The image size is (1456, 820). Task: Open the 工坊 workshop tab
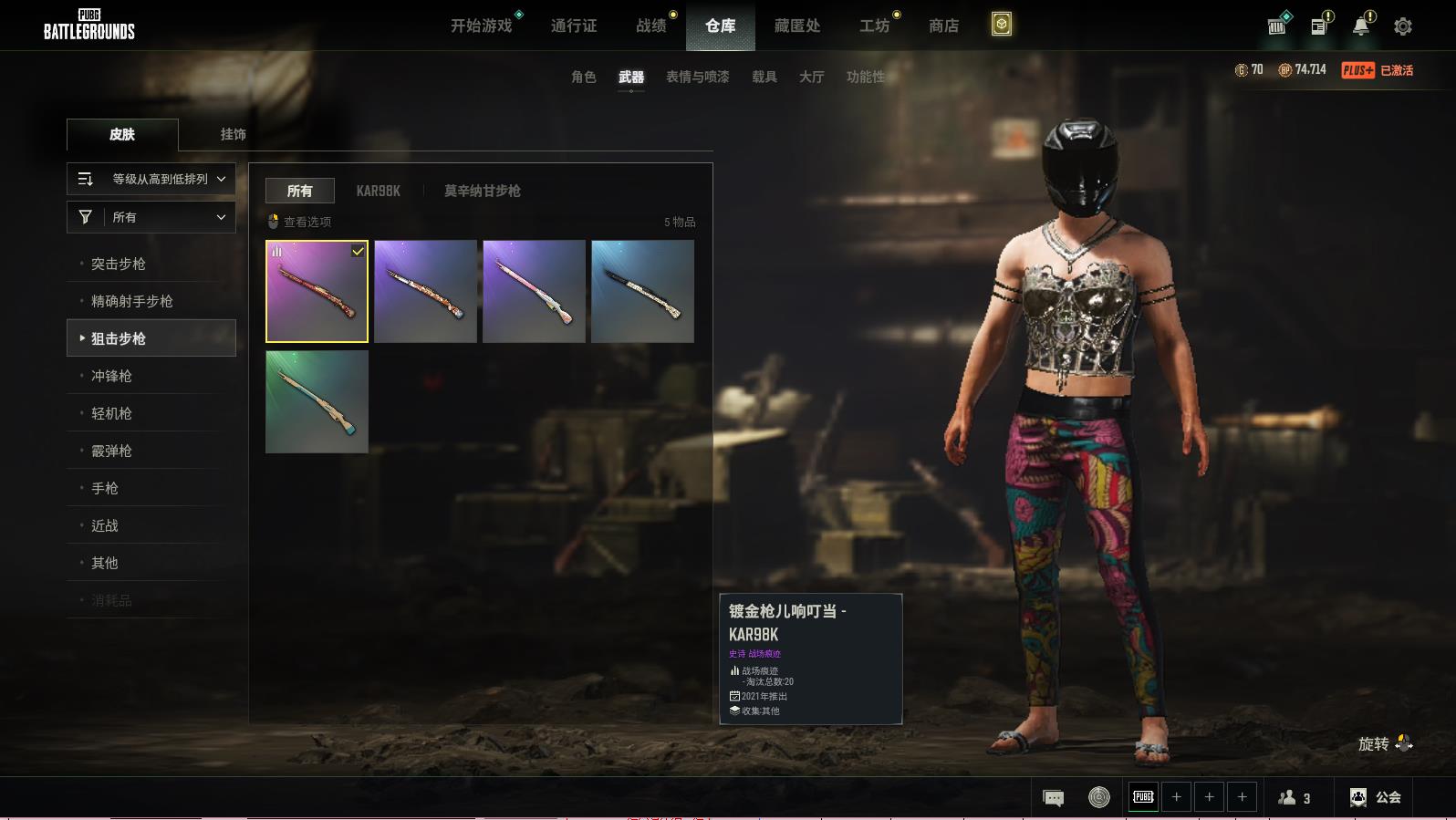(x=874, y=26)
